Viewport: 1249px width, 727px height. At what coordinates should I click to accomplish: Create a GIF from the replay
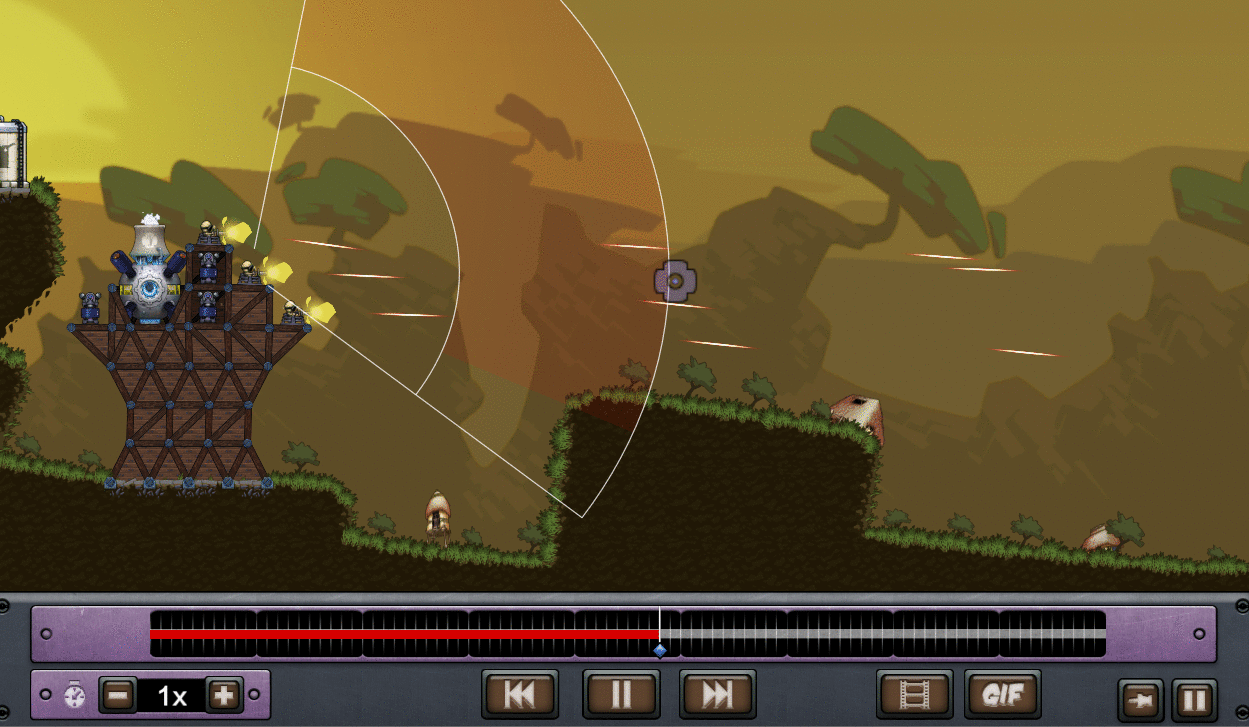point(1002,694)
